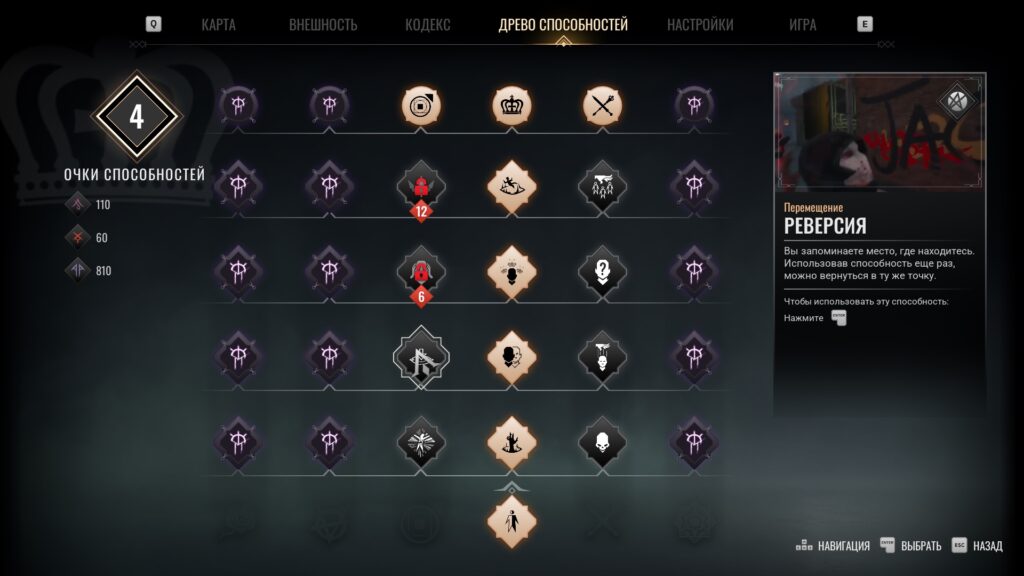Screen dimensions: 1024x576
Task: Go to the Настройки tab
Action: pos(700,25)
